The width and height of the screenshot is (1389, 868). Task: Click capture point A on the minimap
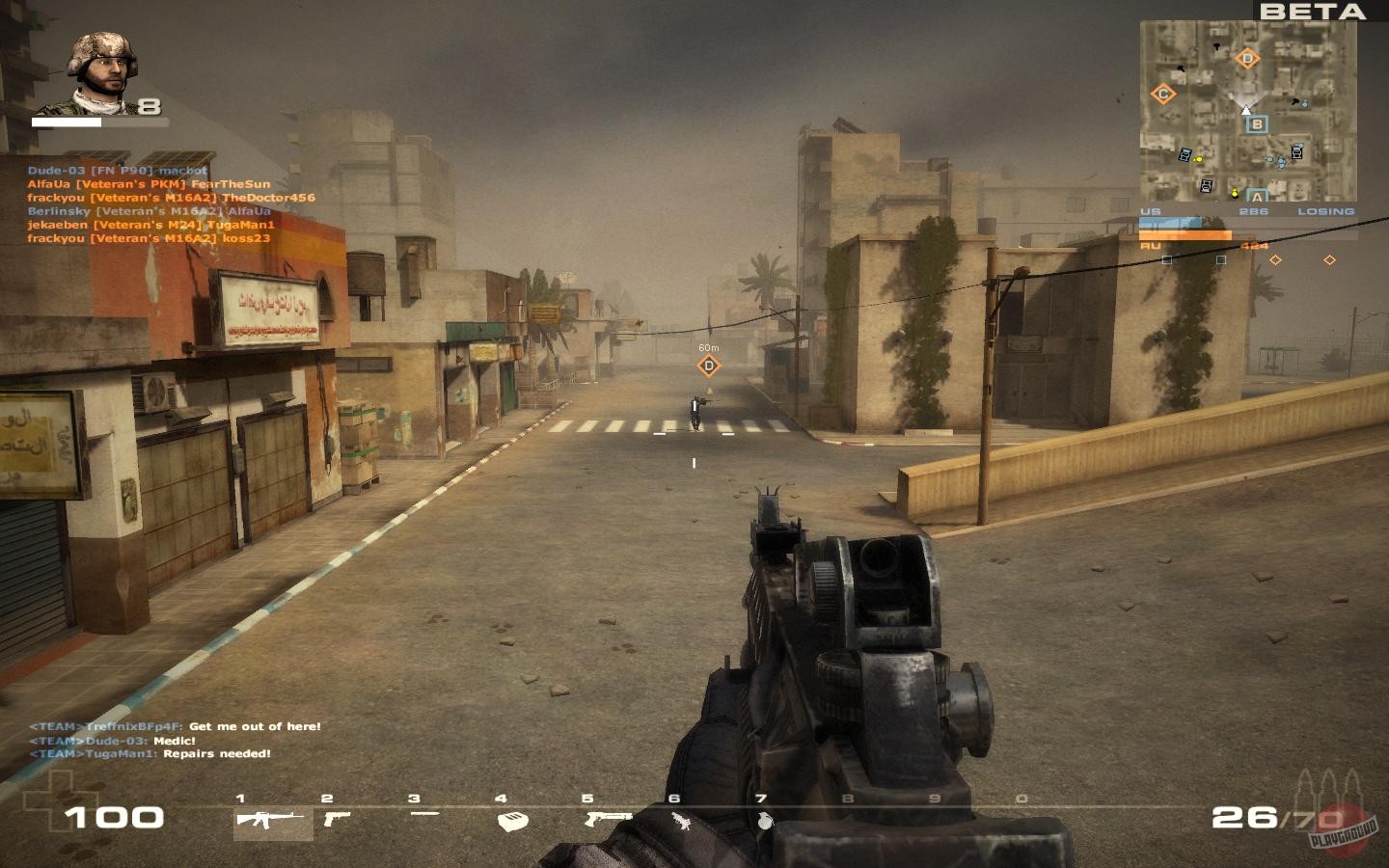click(x=1257, y=194)
